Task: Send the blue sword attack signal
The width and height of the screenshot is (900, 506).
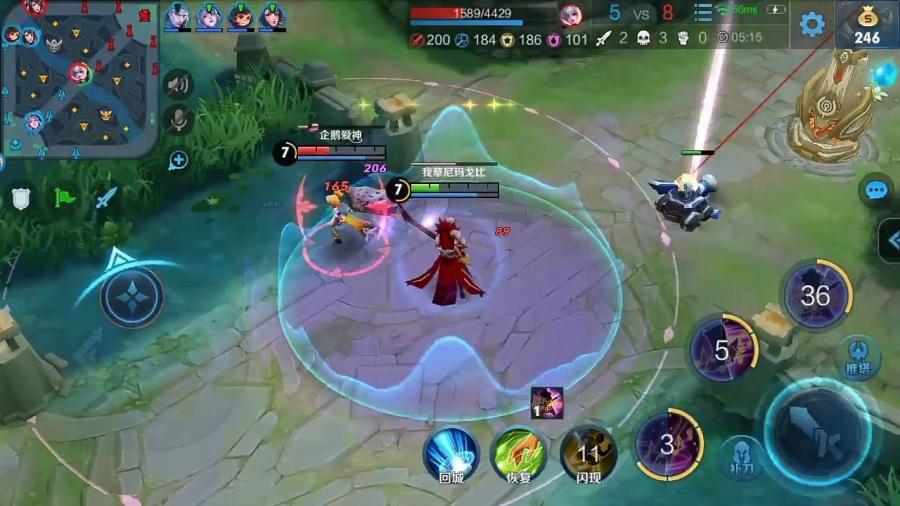Action: (x=106, y=198)
